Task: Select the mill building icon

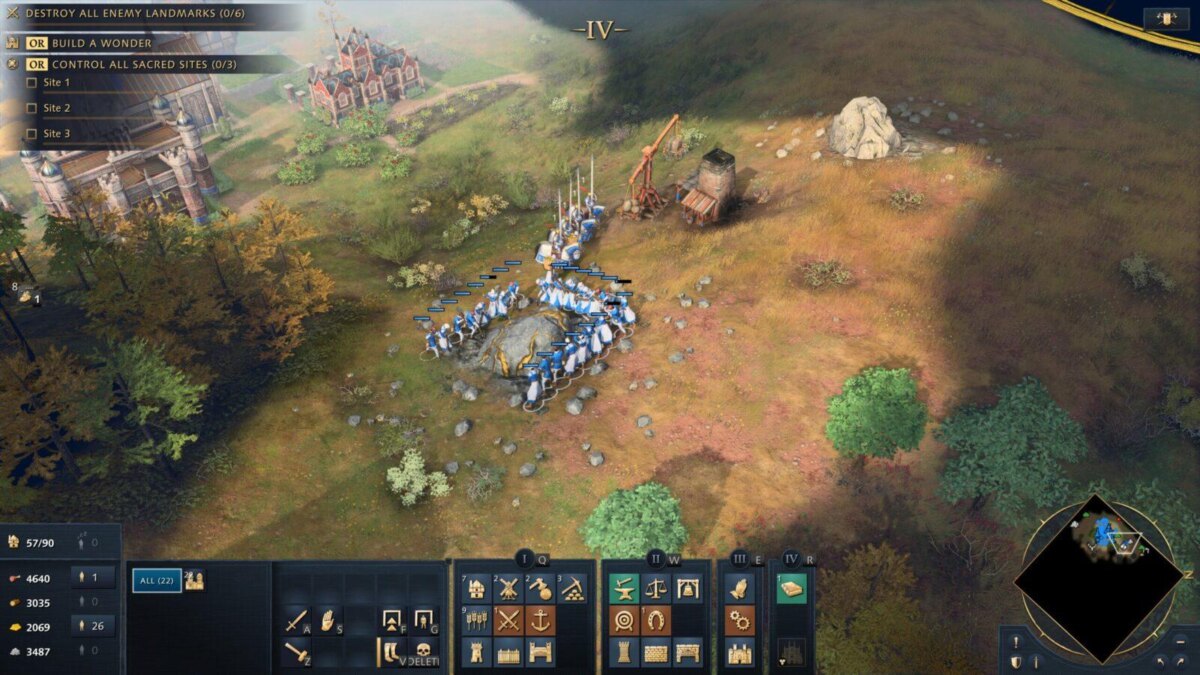Action: pyautogui.click(x=509, y=588)
